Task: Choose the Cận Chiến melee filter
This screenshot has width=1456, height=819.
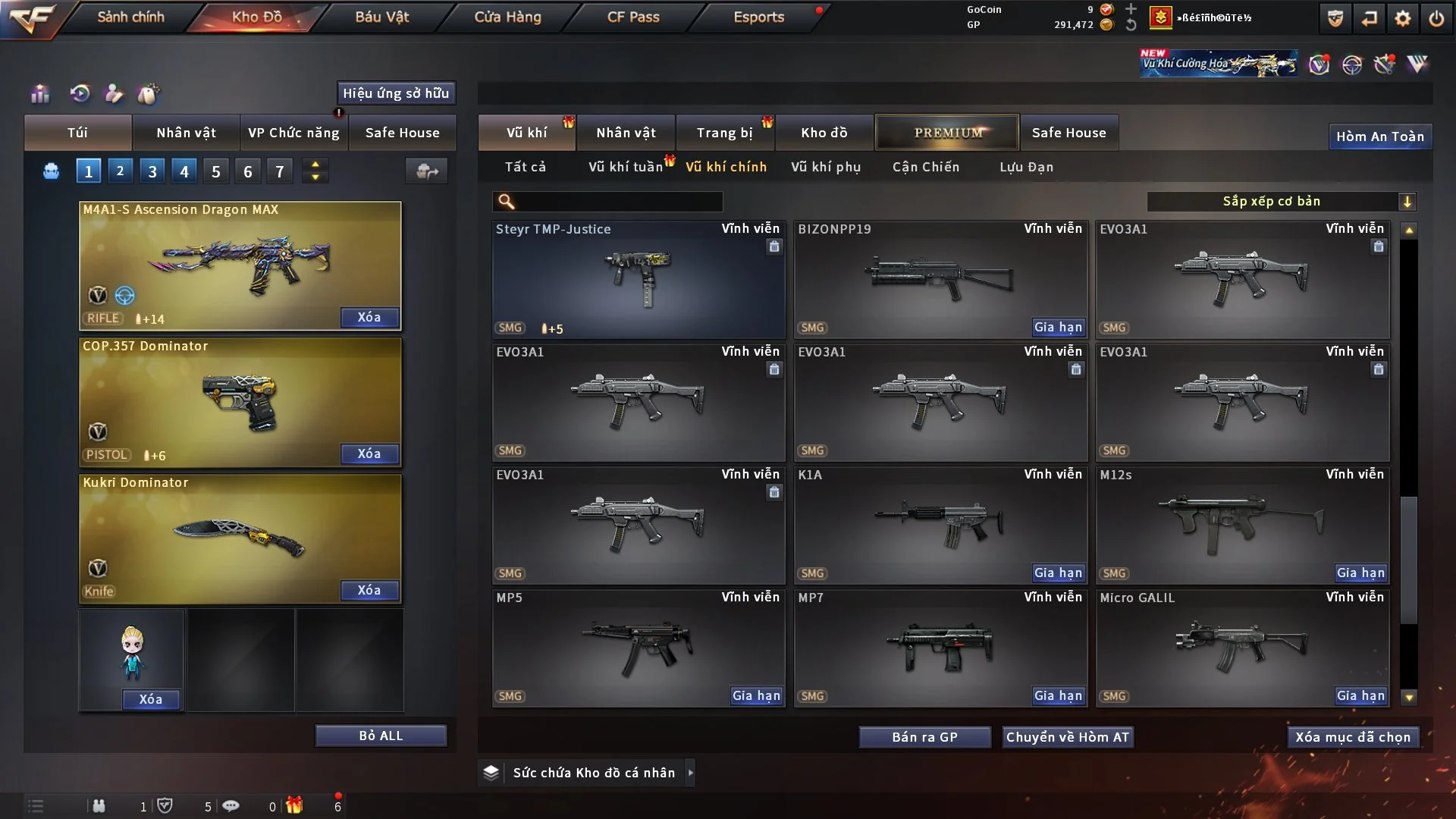Action: coord(926,167)
